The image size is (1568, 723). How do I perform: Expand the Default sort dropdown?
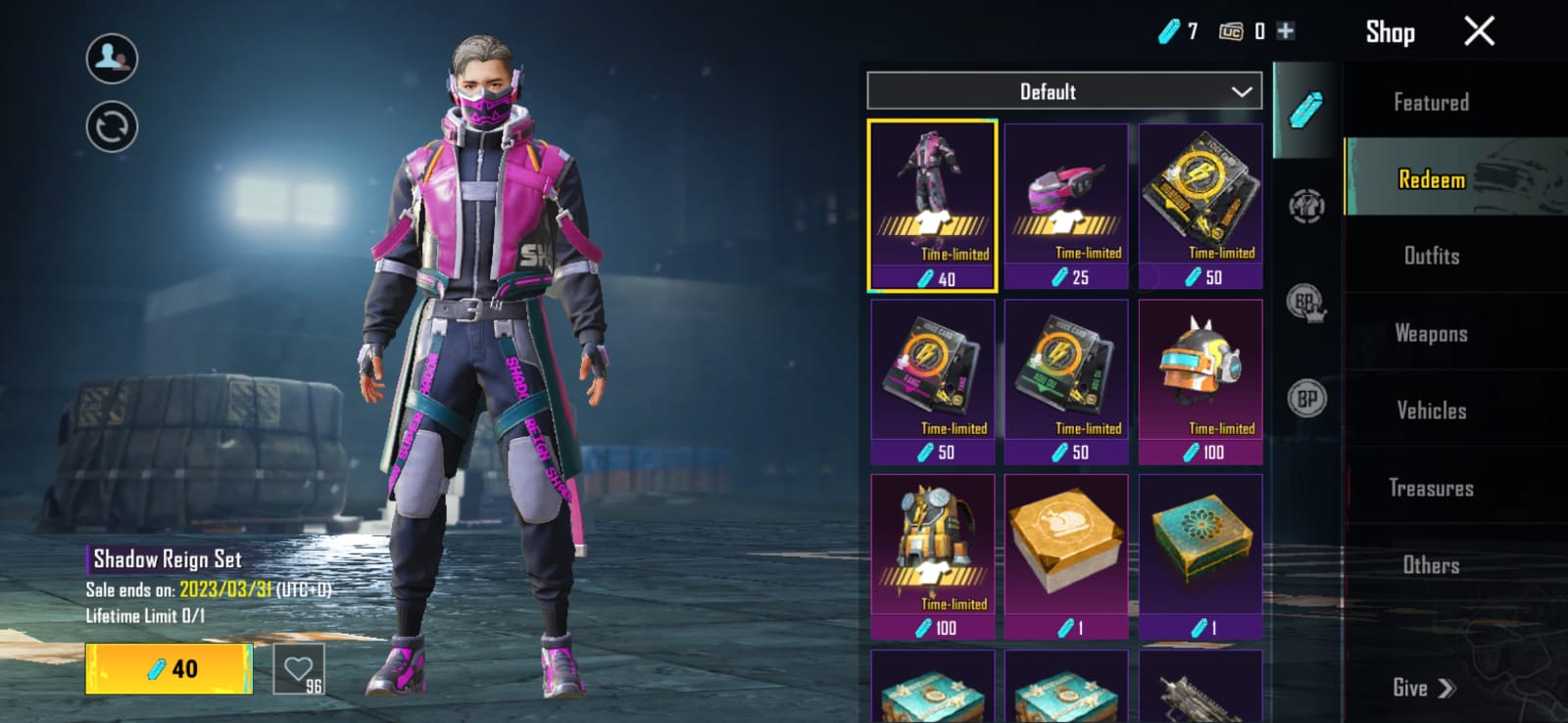(1064, 91)
